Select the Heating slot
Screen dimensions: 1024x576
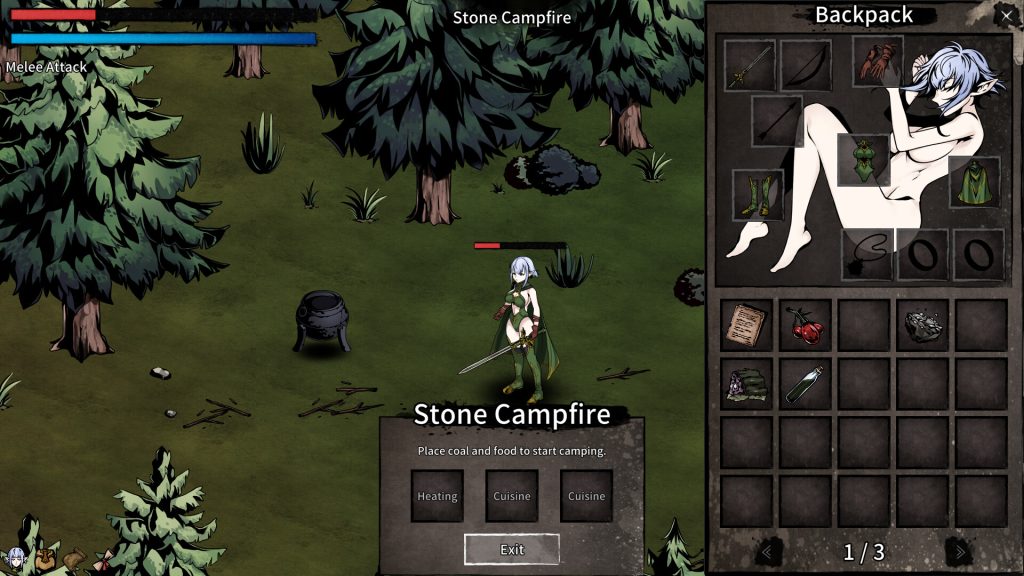tap(437, 496)
